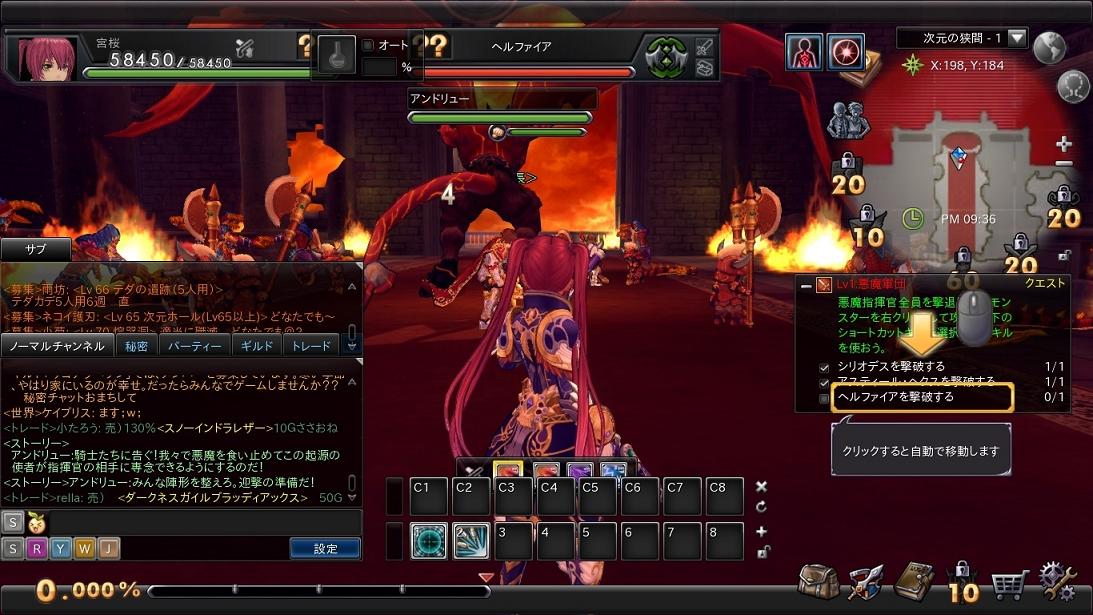Viewport: 1093px width, 615px height.
Task: Switch to the 秘密 chat tab
Action: pyautogui.click(x=136, y=346)
